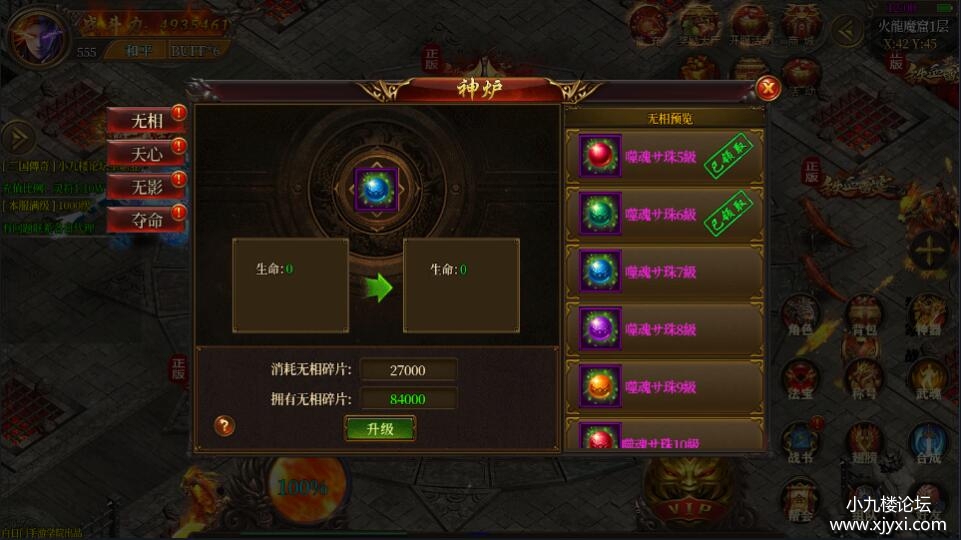This screenshot has height=540, width=961.
Task: Switch to the 无相 tab
Action: pyautogui.click(x=146, y=120)
